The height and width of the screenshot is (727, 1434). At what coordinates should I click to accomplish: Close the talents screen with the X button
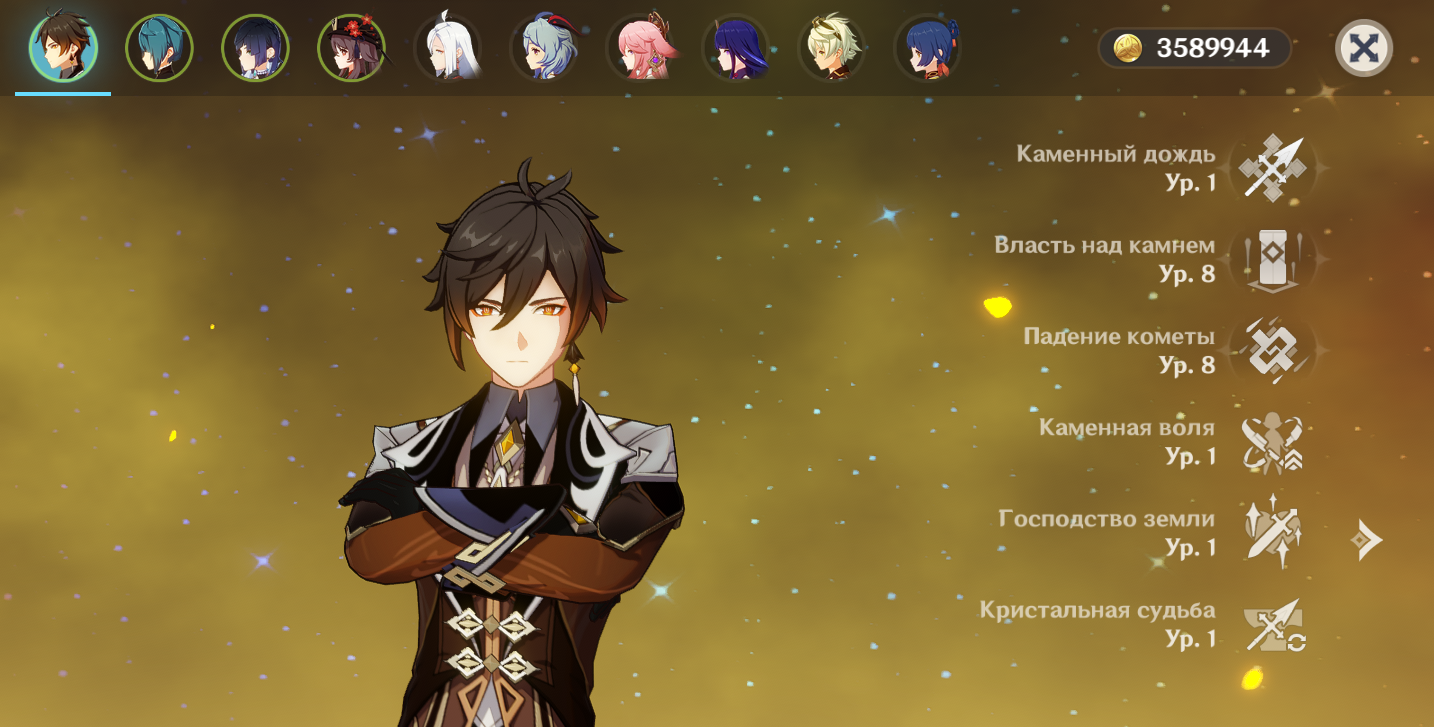point(1364,48)
